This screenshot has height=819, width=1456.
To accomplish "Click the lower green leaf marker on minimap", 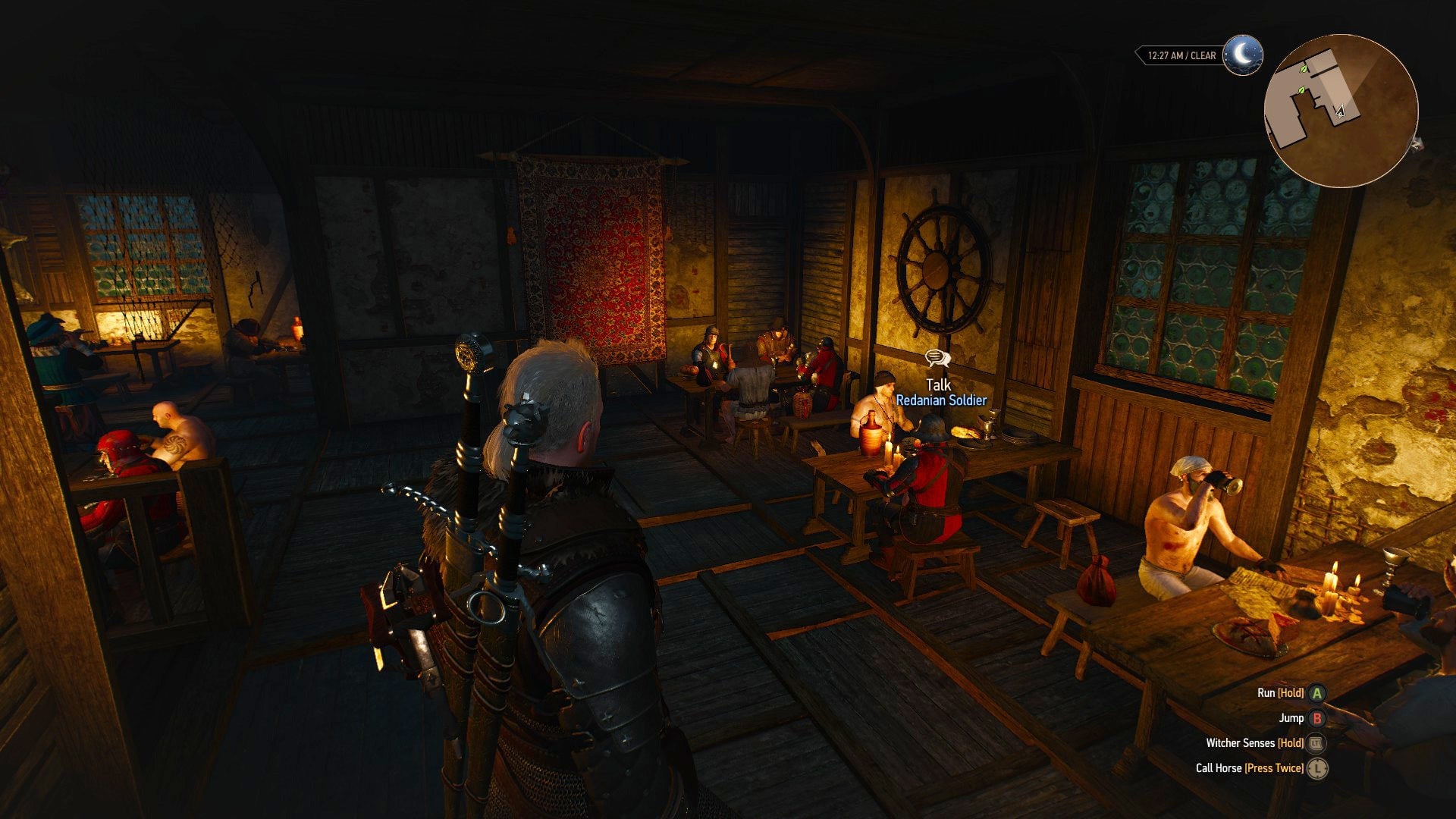I will (x=1301, y=90).
